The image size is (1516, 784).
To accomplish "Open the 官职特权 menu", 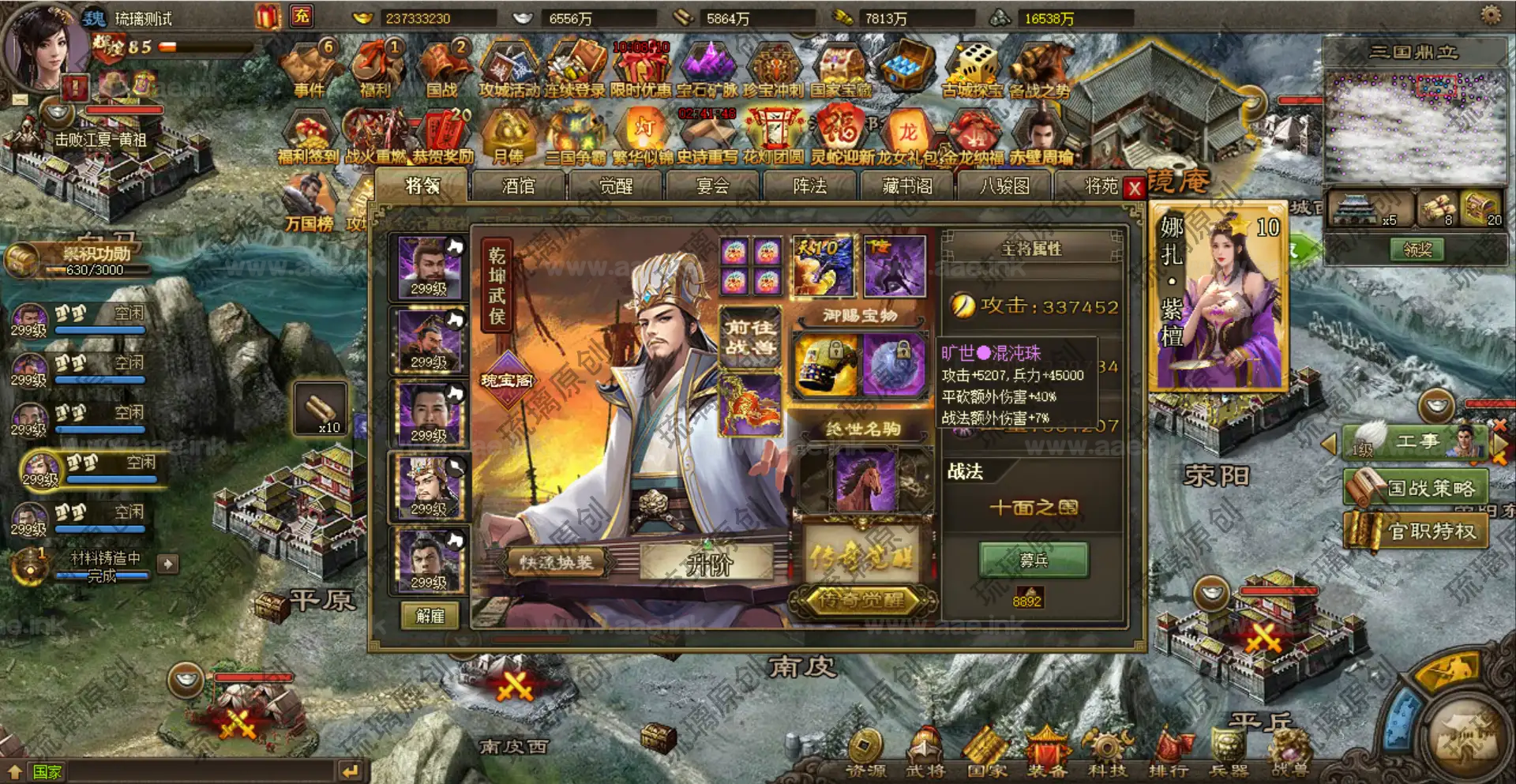I will click(1417, 531).
